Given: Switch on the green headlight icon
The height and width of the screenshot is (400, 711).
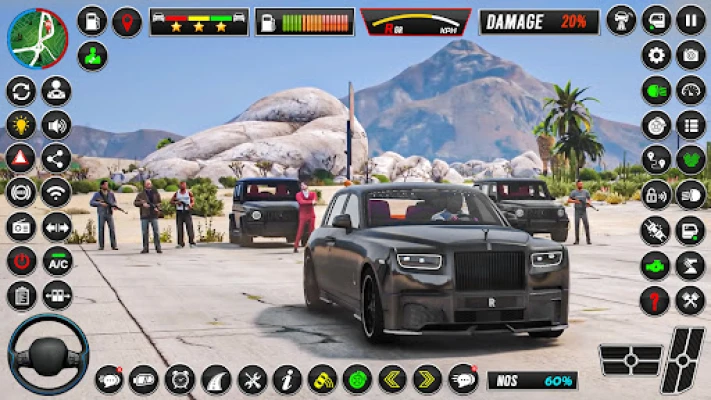Looking at the screenshot, I should coord(656,90).
